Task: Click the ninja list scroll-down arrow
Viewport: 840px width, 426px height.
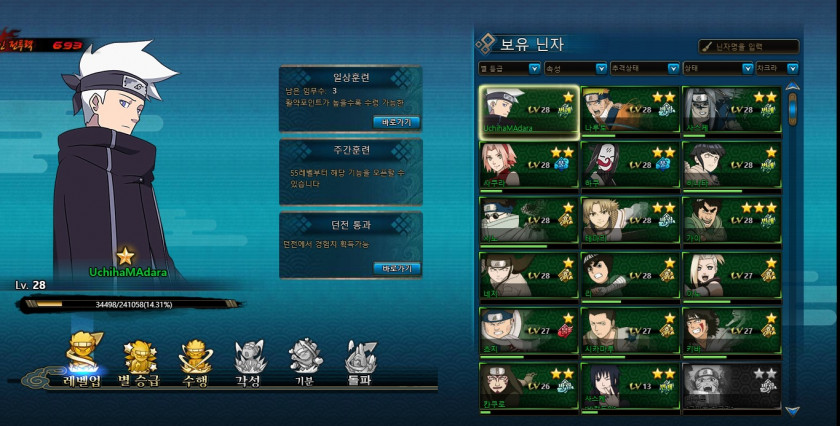Action: click(x=793, y=410)
